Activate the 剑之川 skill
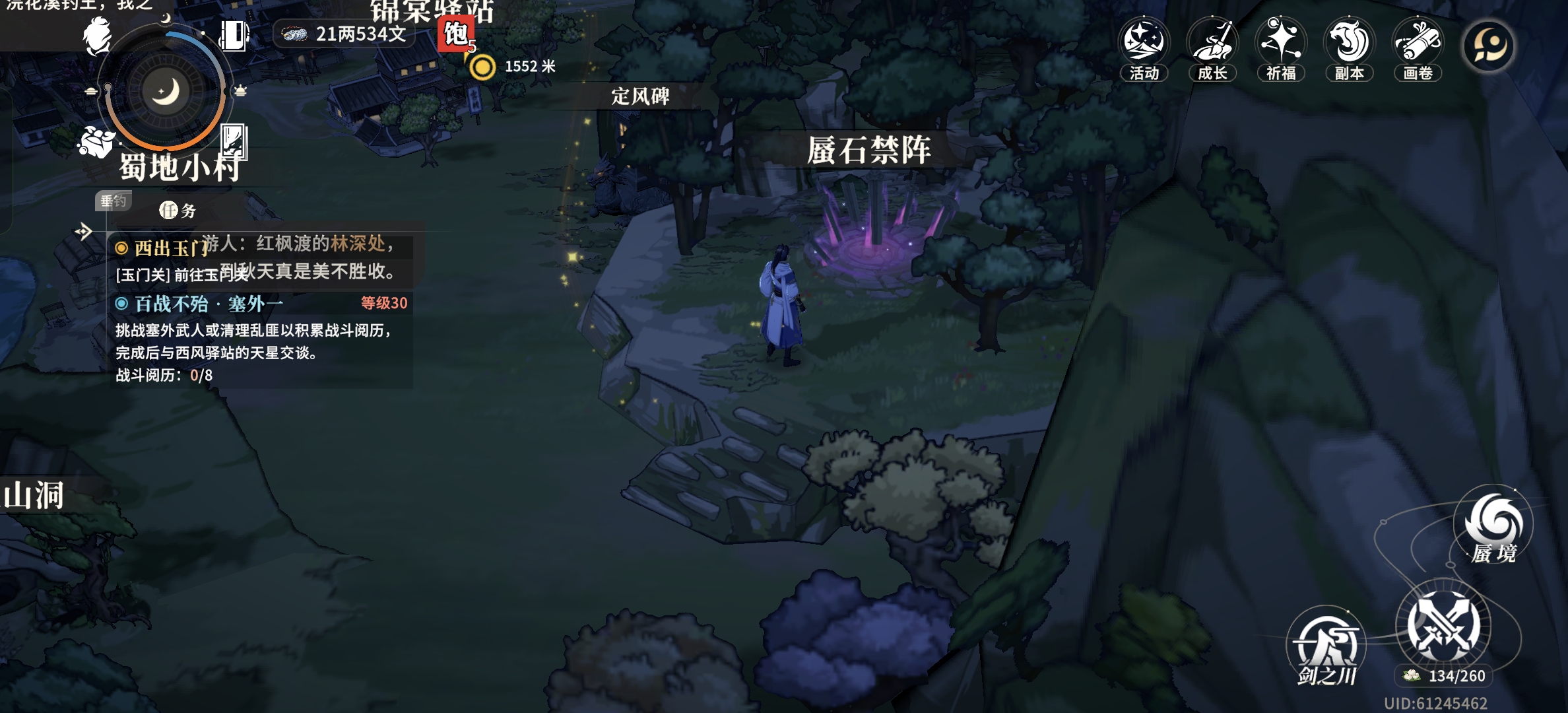 tap(1326, 645)
